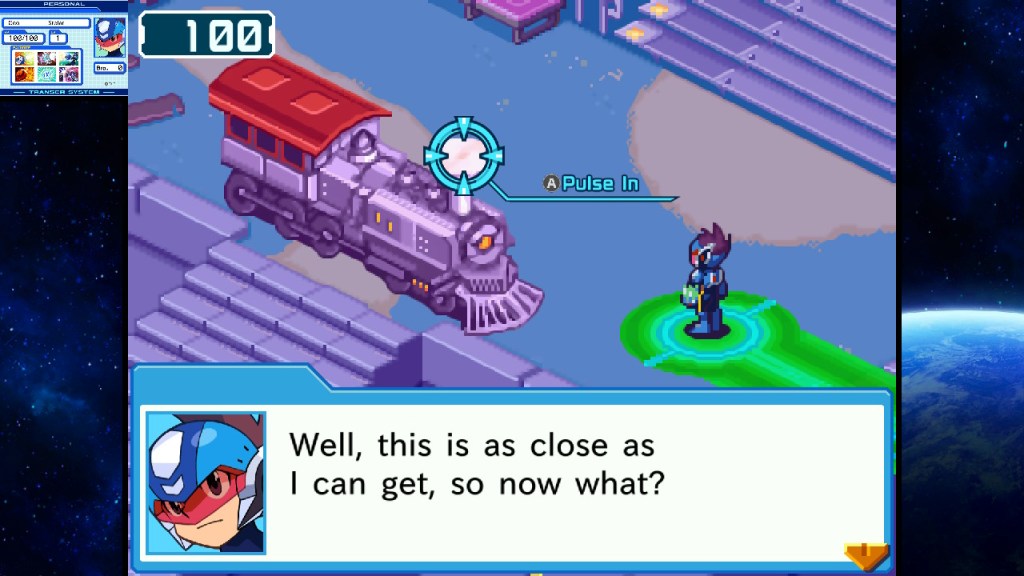Select the Pulse In target reticle
The width and height of the screenshot is (1024, 576).
(464, 154)
